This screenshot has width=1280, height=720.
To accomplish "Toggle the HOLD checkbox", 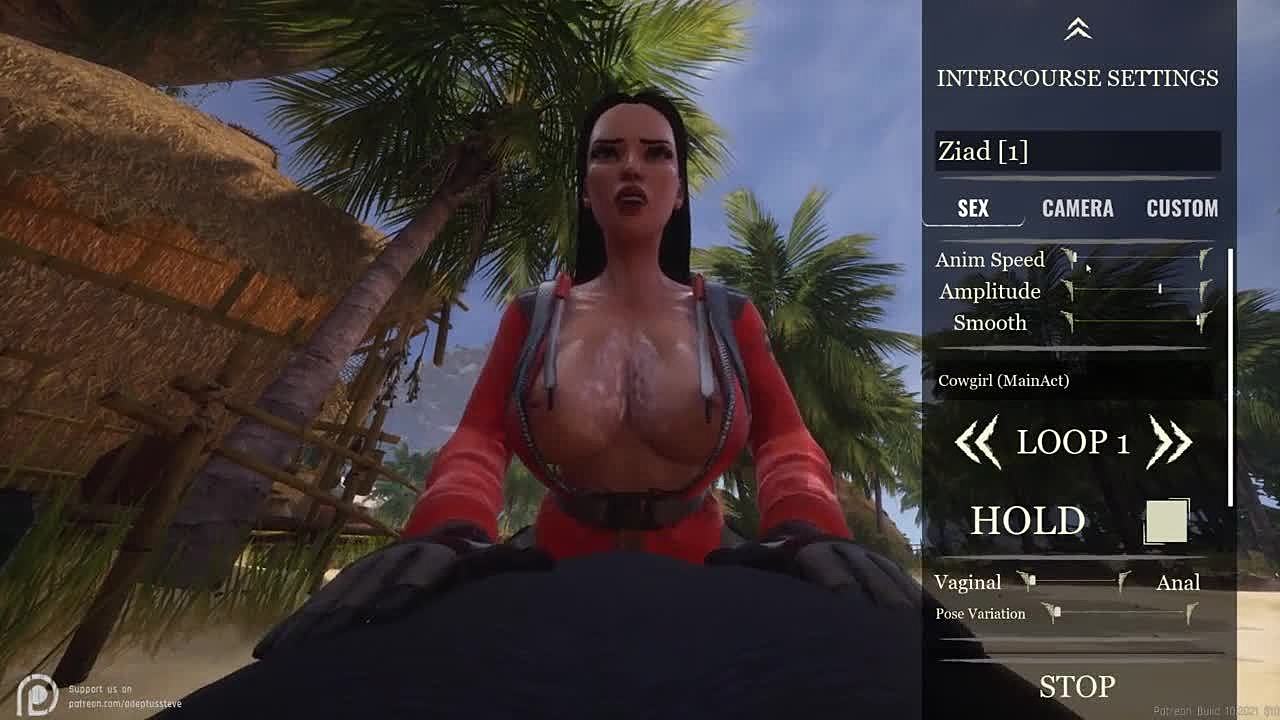I will (1166, 521).
